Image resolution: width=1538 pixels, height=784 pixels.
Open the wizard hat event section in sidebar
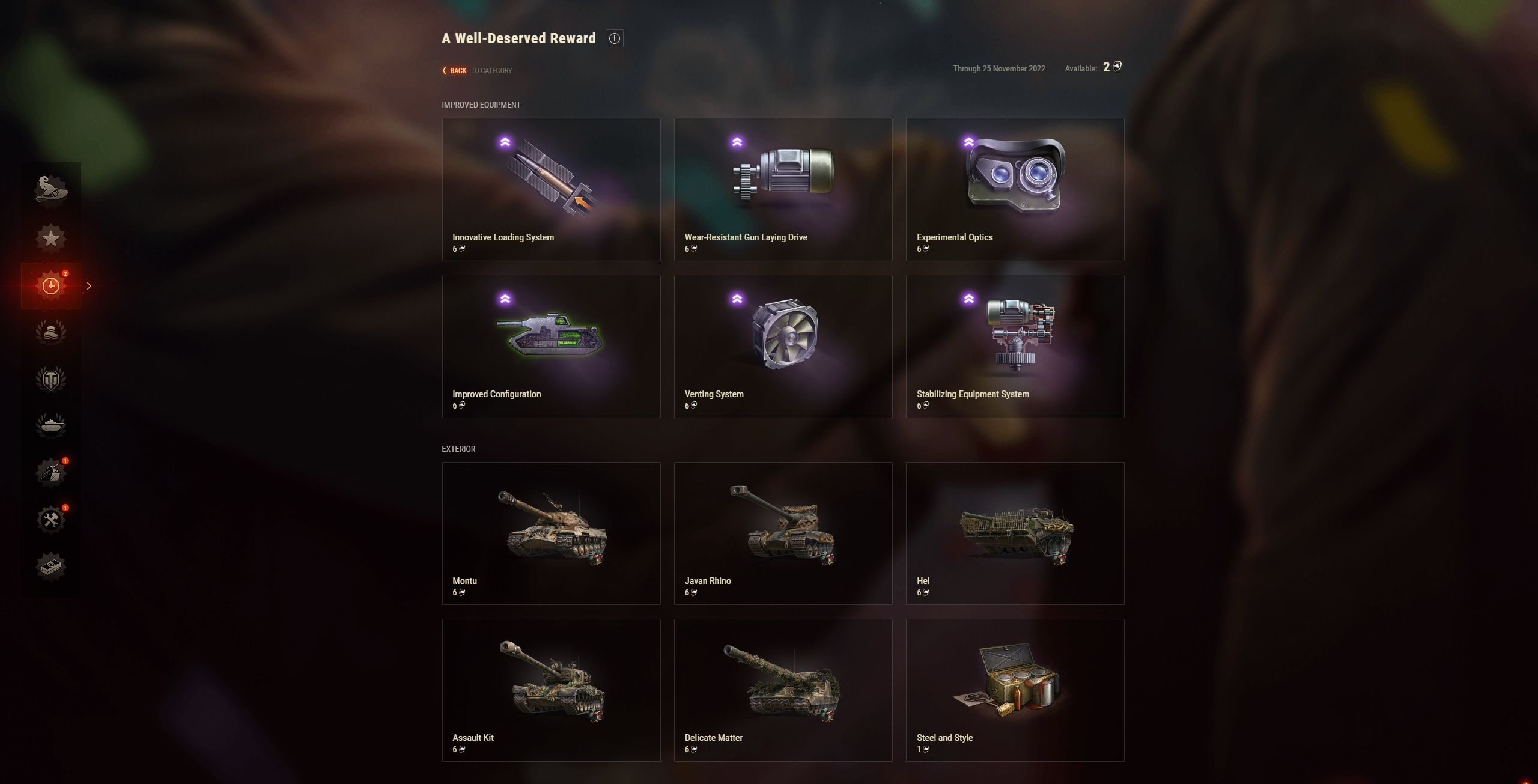click(51, 191)
